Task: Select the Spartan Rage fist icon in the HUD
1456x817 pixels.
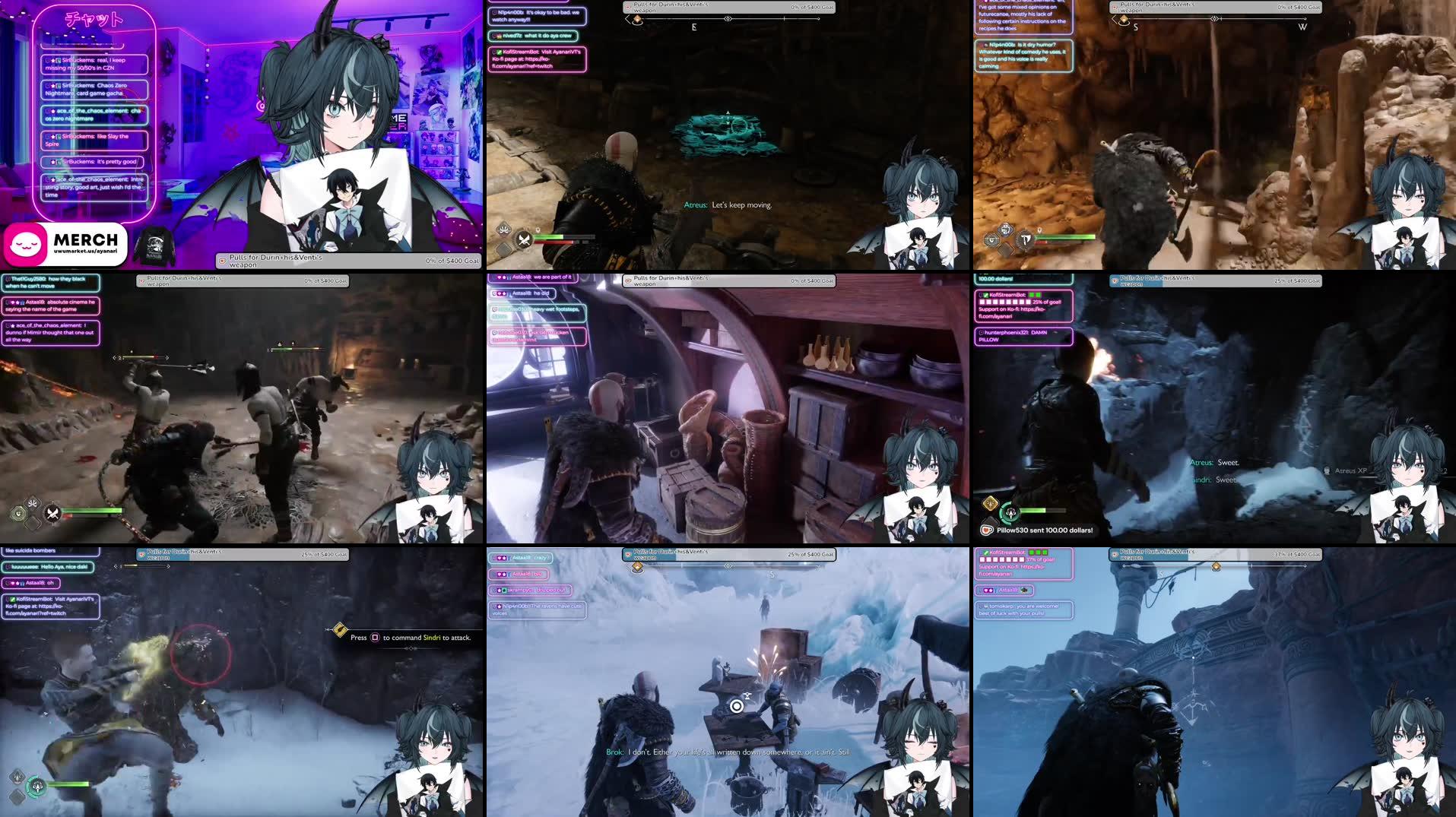Action: coord(503,229)
